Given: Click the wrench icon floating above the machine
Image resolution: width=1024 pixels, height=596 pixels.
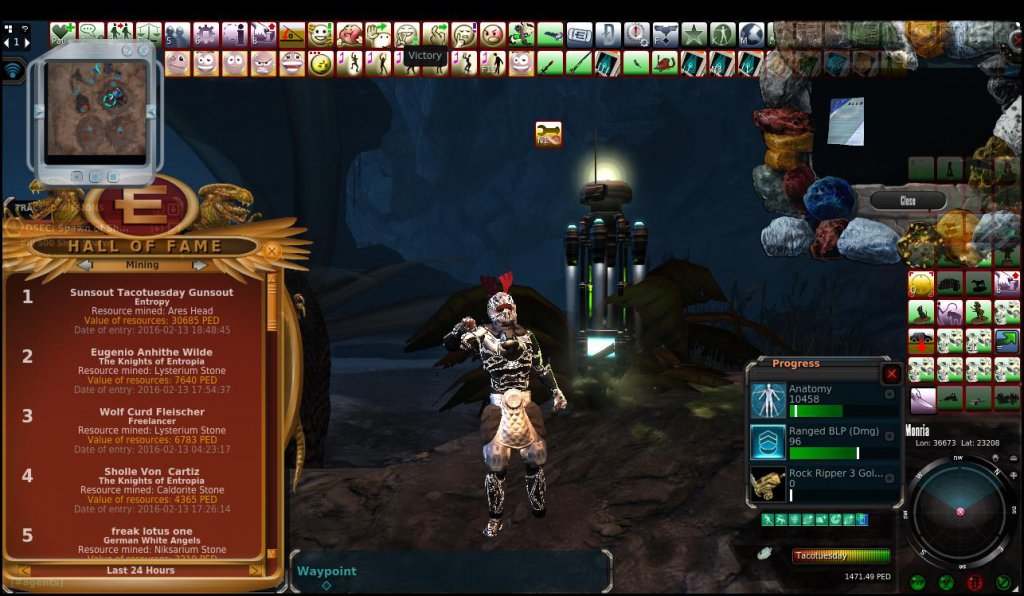Looking at the screenshot, I should click(x=548, y=133).
